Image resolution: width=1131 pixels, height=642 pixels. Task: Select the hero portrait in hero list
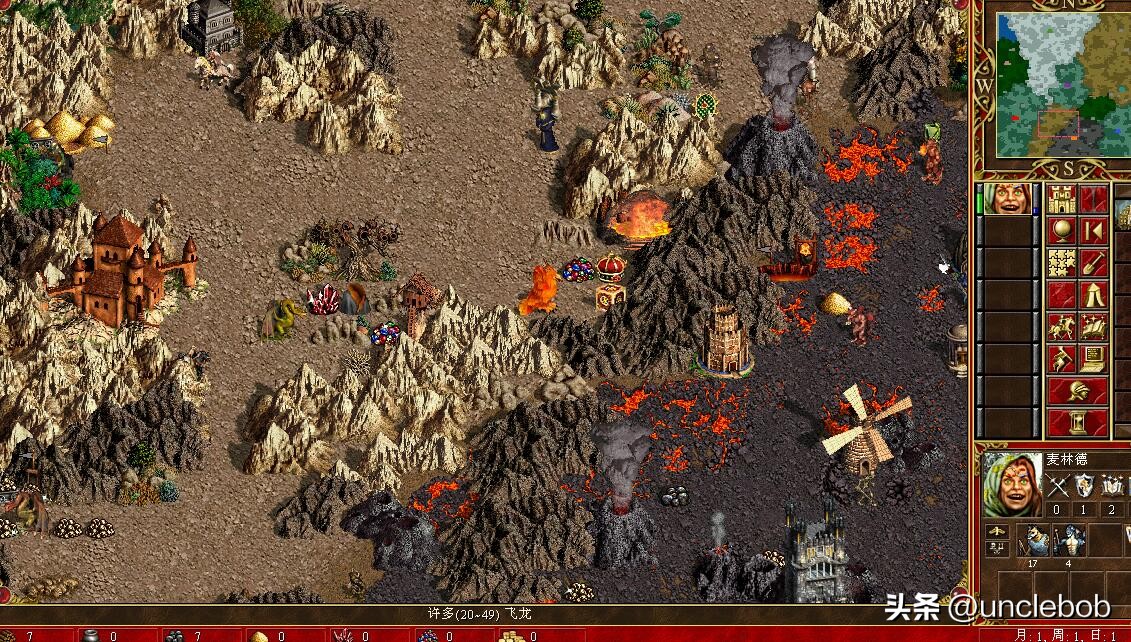click(x=1008, y=199)
